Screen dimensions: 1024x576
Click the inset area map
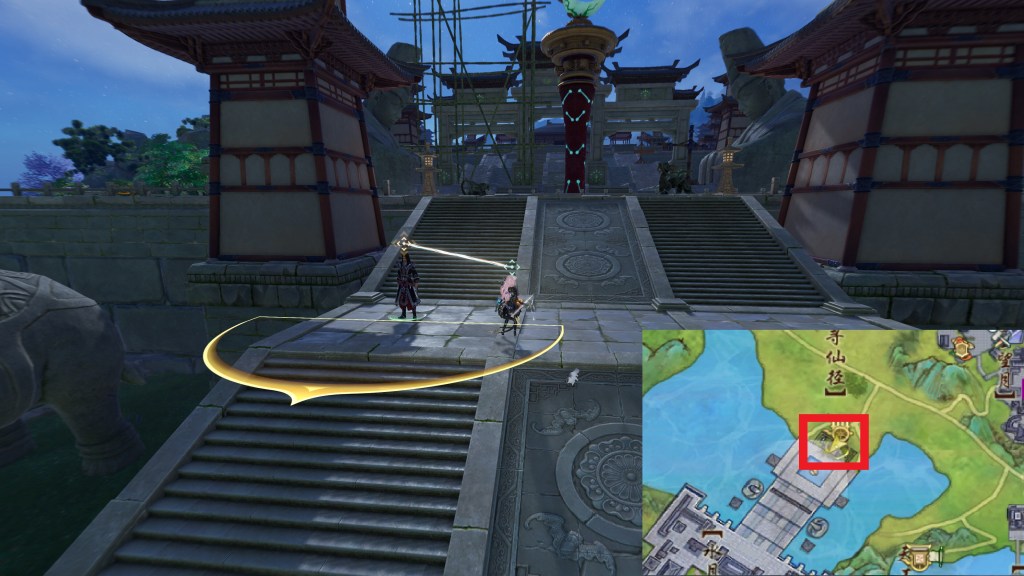(832, 452)
